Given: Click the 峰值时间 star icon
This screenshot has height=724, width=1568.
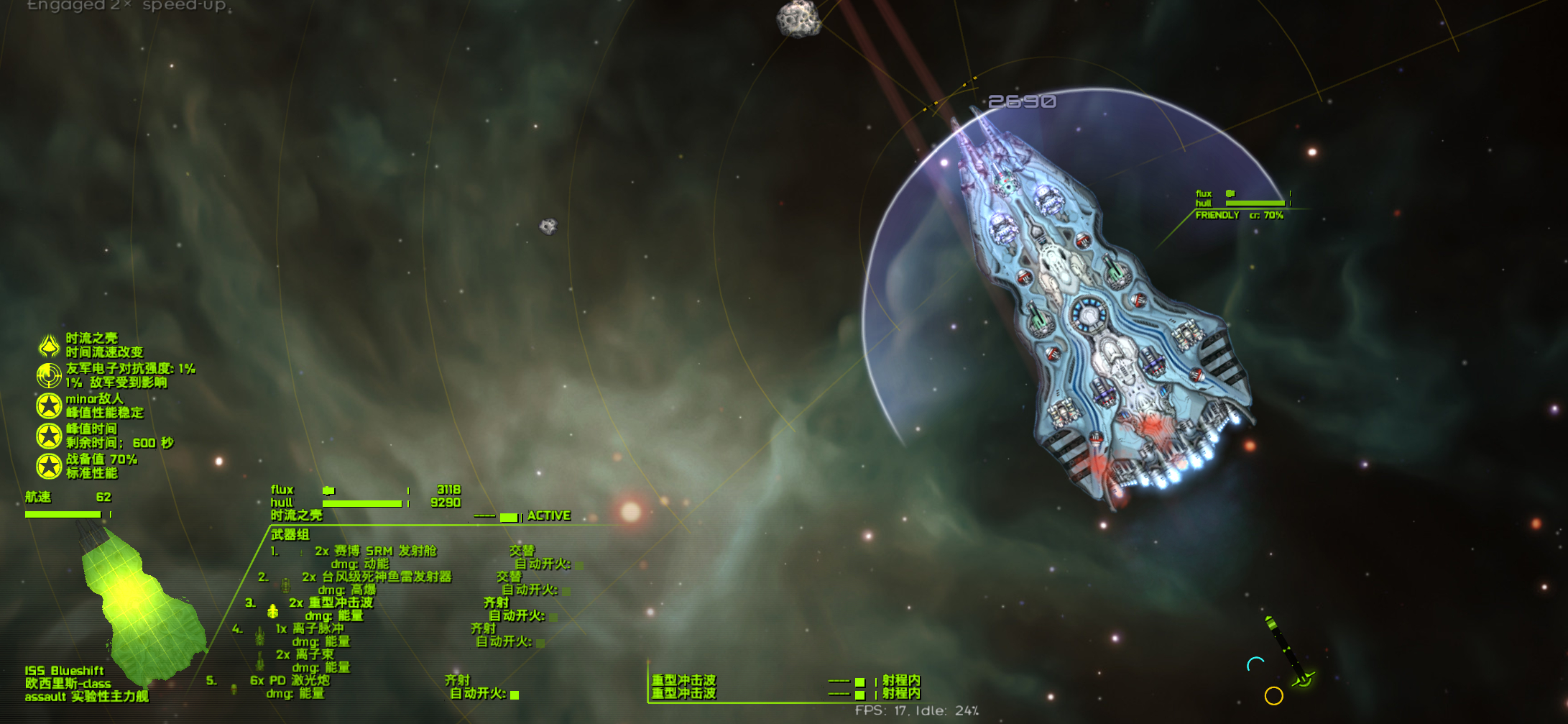Looking at the screenshot, I should coord(49,436).
